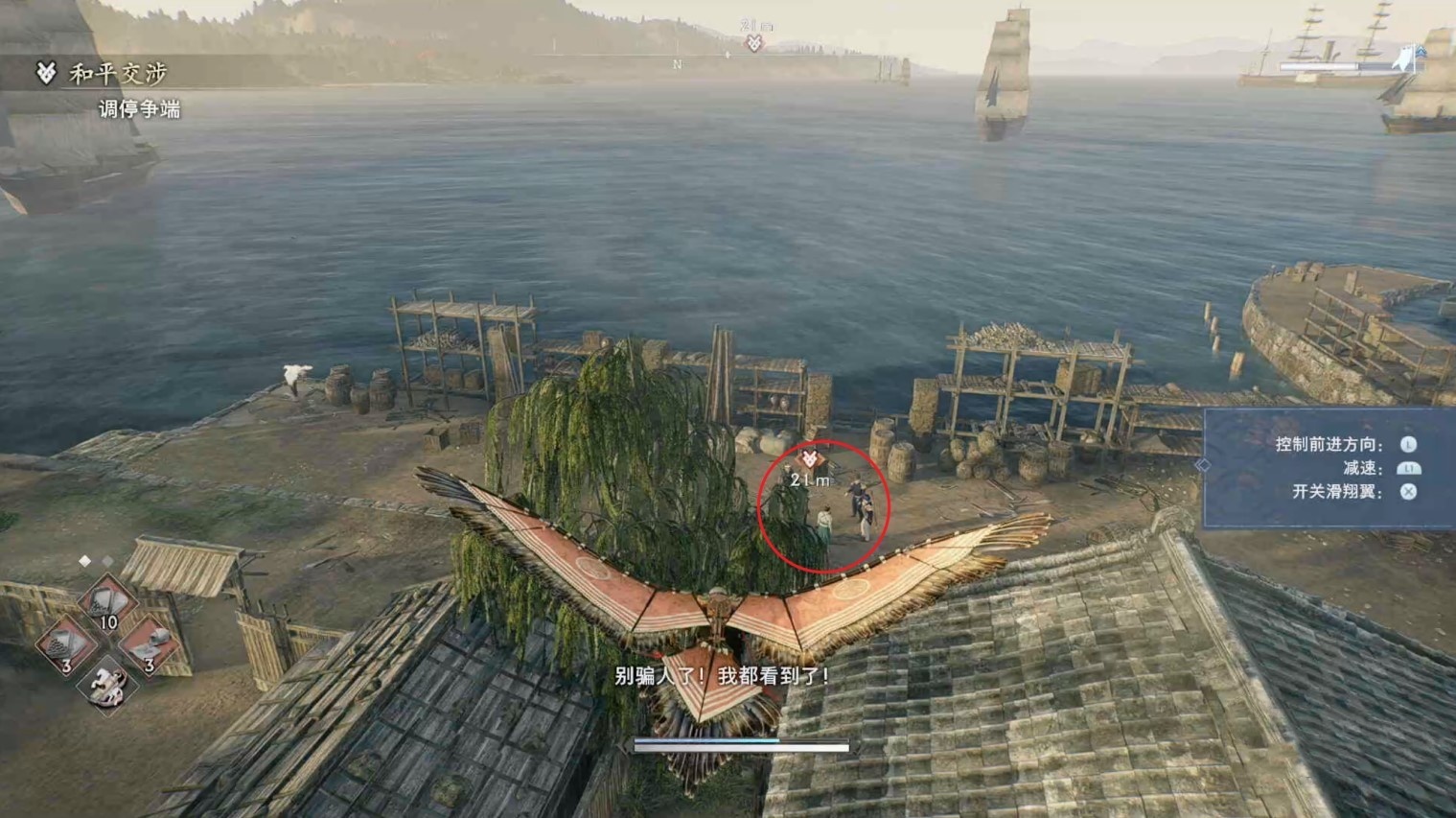Select the quest waypoint icon above the NPCs

tap(809, 460)
